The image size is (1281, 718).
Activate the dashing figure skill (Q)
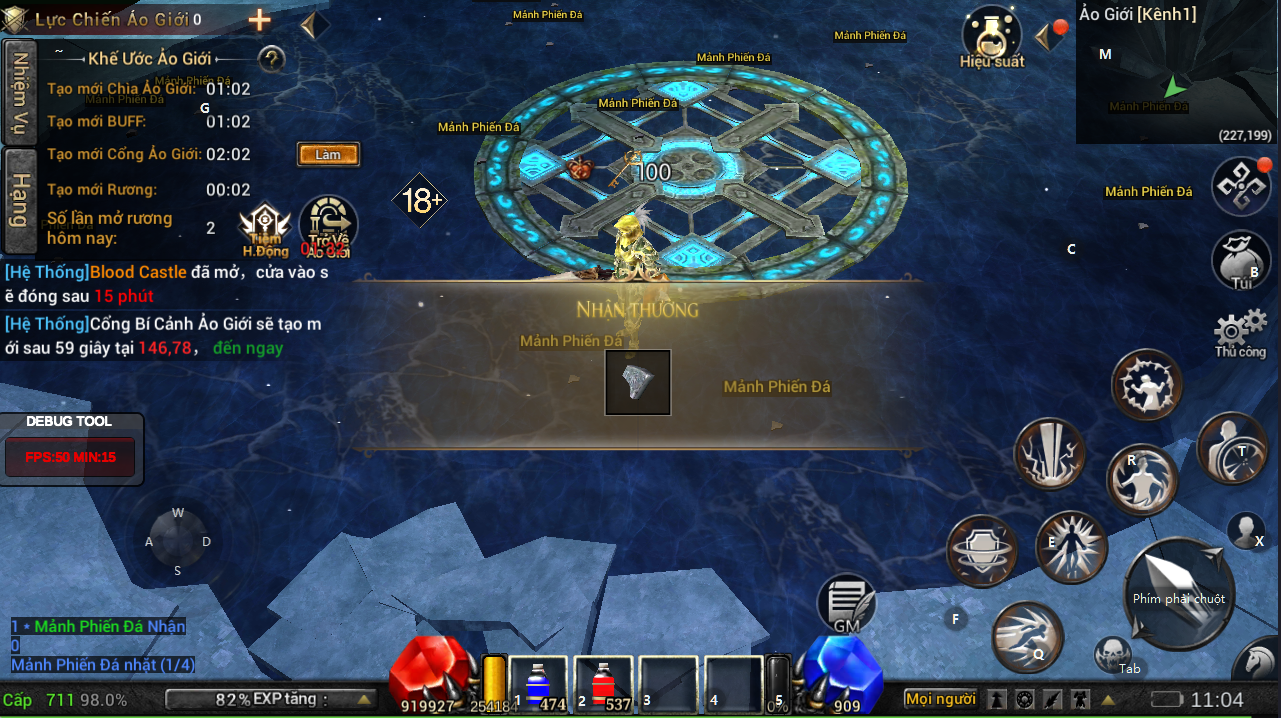1027,637
